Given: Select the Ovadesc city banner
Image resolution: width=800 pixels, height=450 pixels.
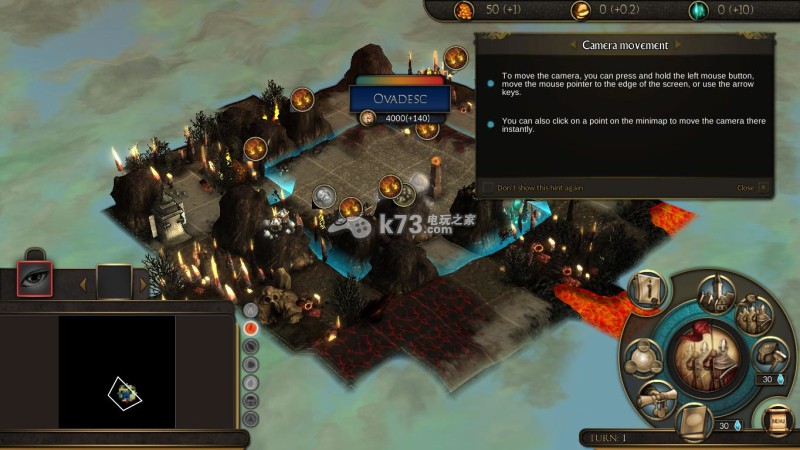Looking at the screenshot, I should [399, 98].
